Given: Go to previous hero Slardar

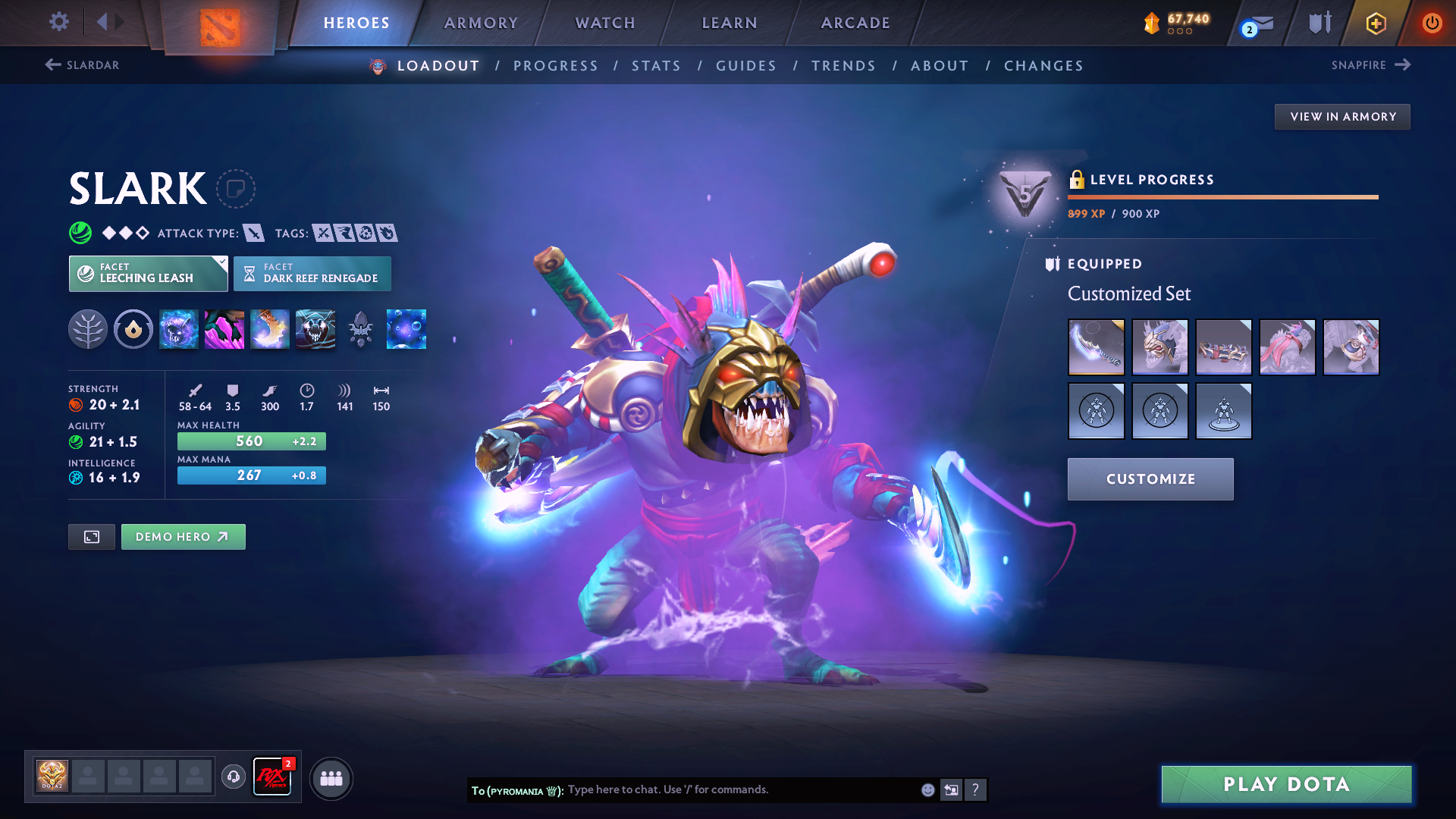Looking at the screenshot, I should click(x=83, y=65).
